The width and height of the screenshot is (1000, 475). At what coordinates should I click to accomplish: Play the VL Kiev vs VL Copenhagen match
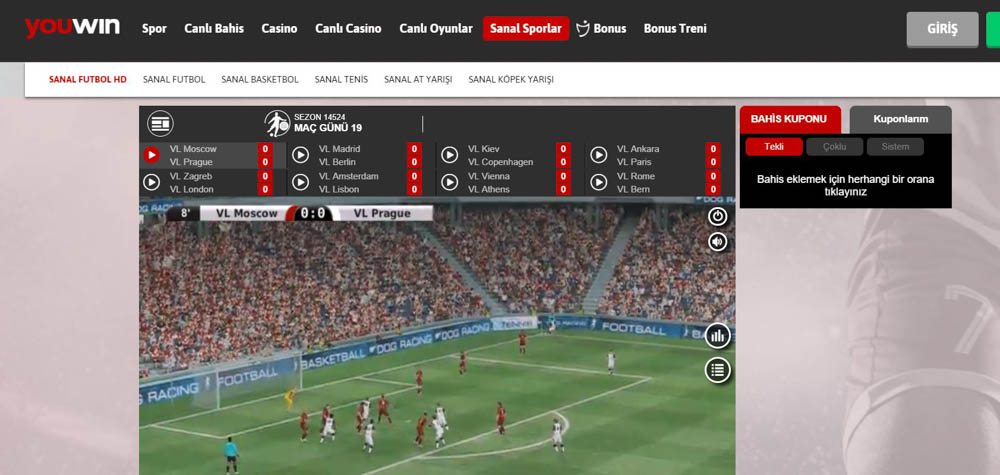coord(450,155)
